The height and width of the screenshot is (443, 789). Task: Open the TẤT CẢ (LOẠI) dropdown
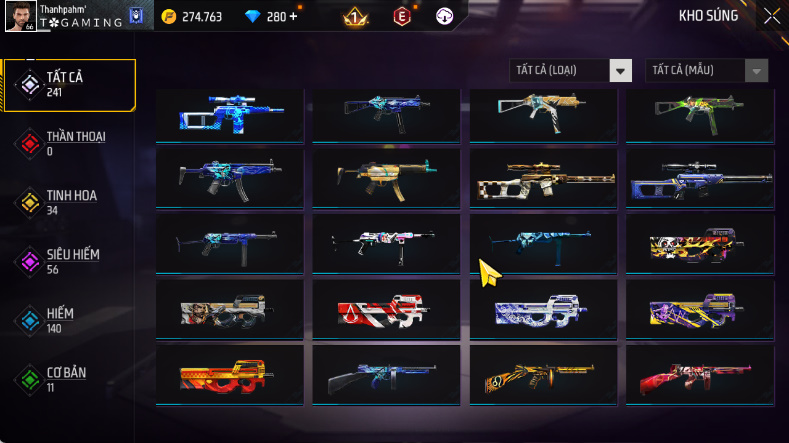571,71
